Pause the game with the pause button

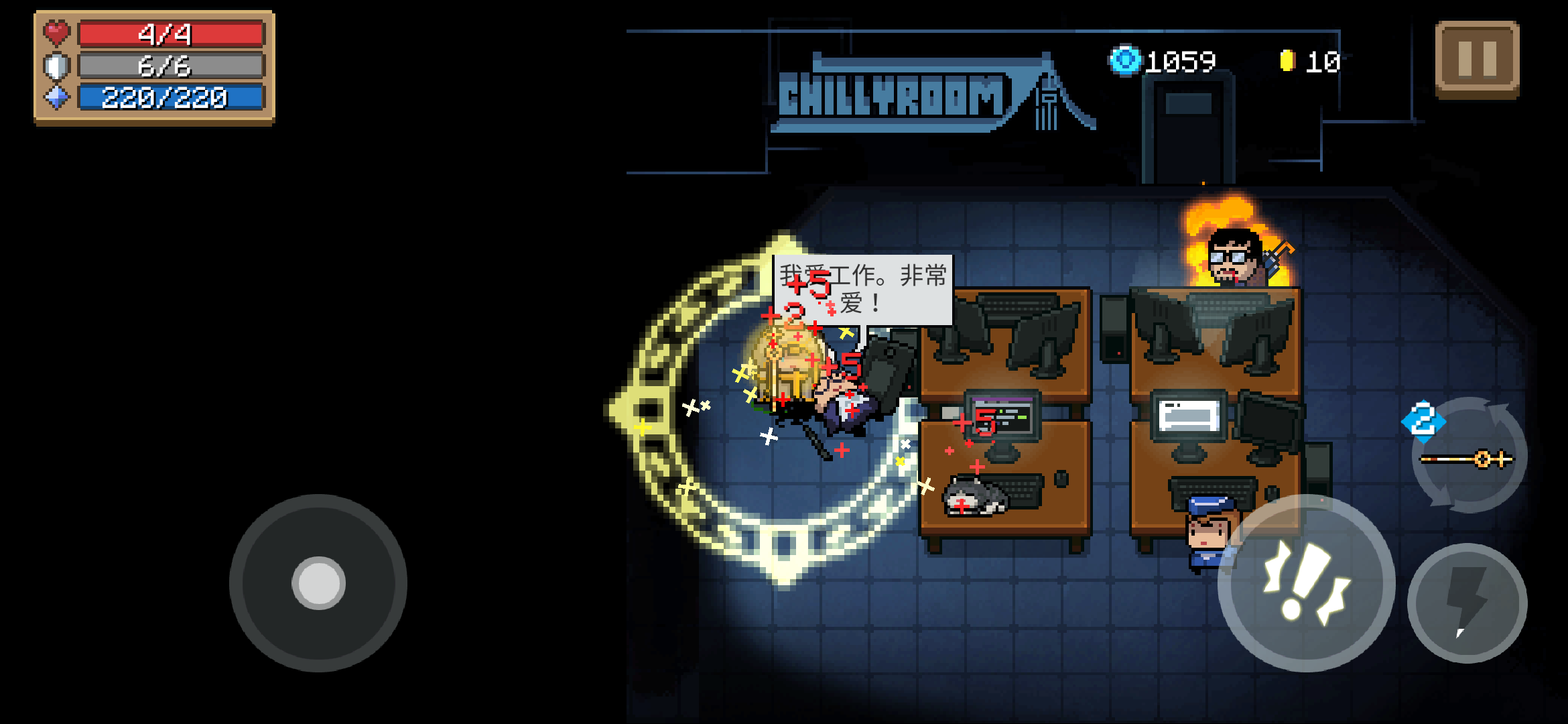tap(1477, 59)
